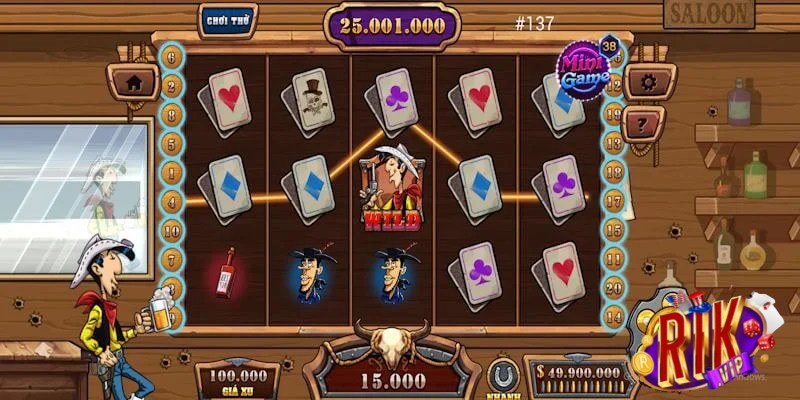Image resolution: width=800 pixels, height=400 pixels.
Task: Click the Chơi Thử trial play button
Action: pyautogui.click(x=227, y=19)
